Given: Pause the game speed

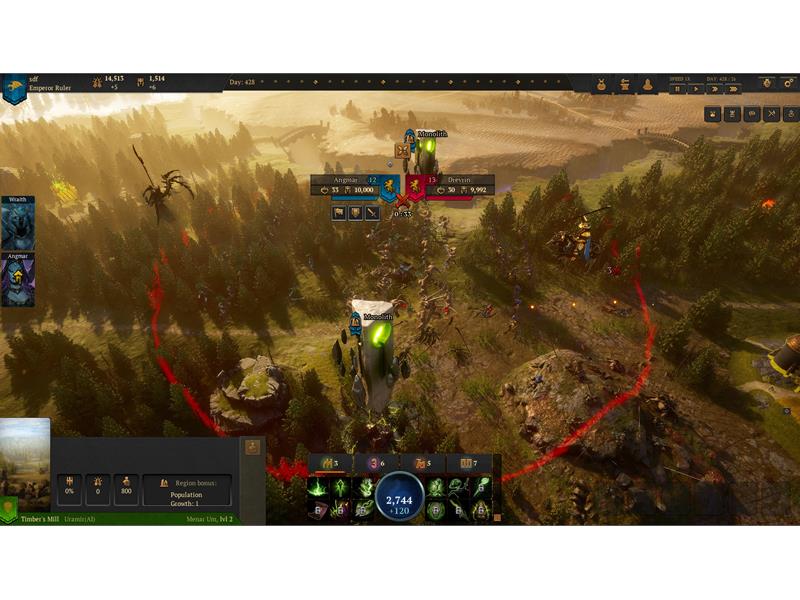Looking at the screenshot, I should click(676, 89).
